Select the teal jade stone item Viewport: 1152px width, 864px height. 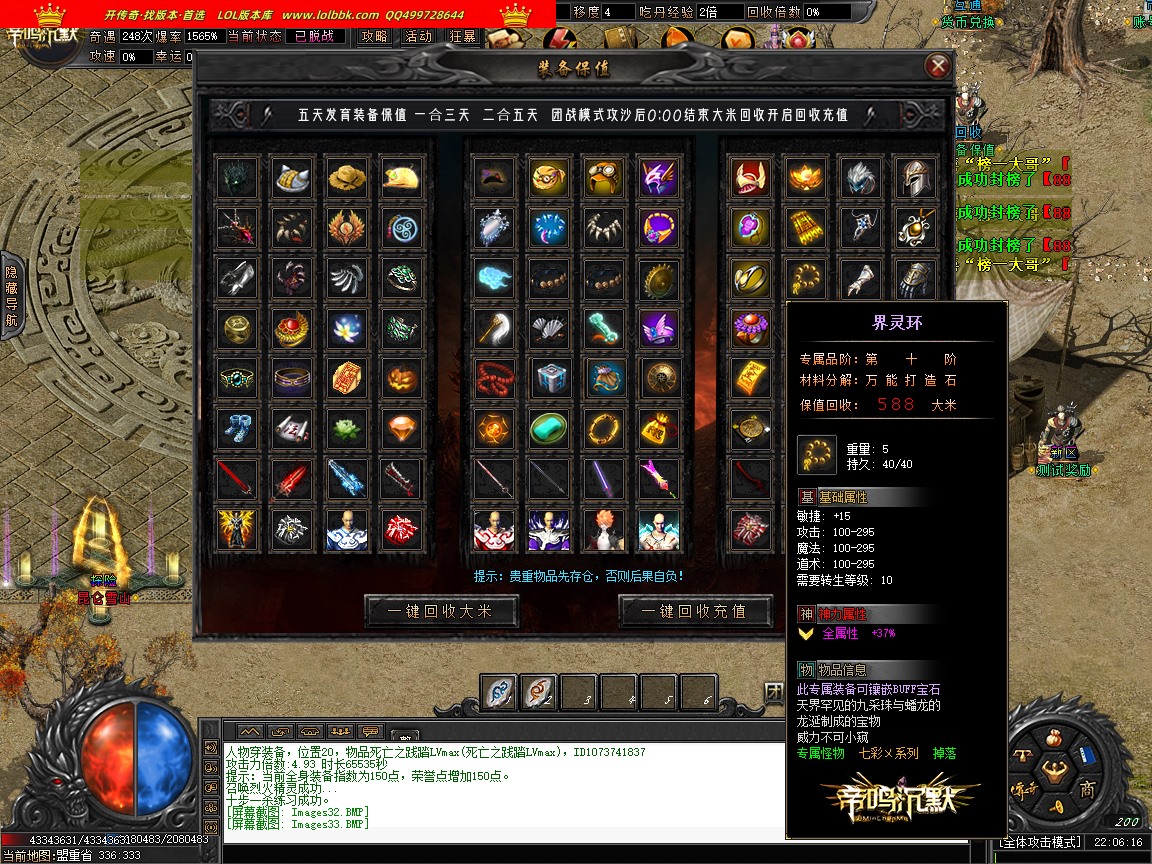pyautogui.click(x=549, y=427)
